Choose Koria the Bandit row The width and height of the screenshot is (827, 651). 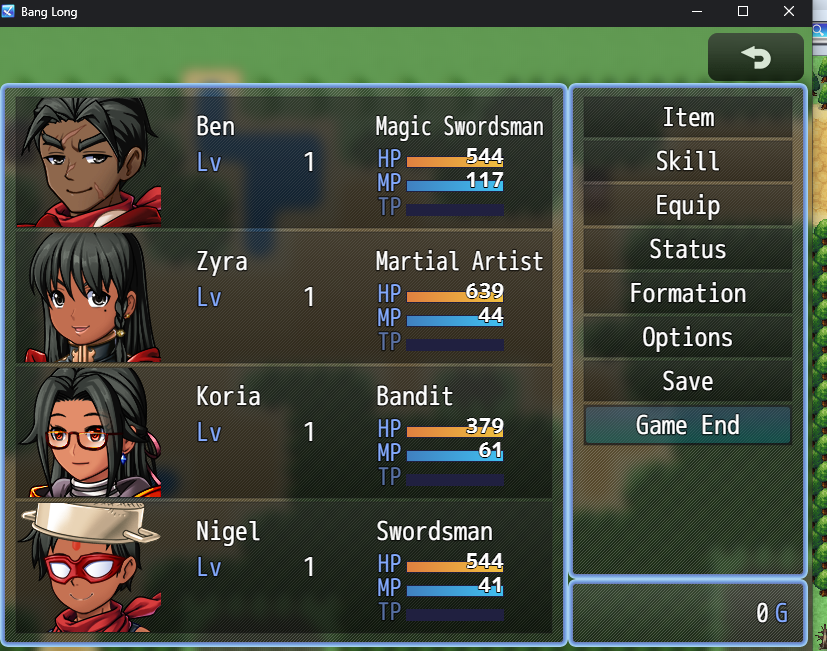click(284, 432)
